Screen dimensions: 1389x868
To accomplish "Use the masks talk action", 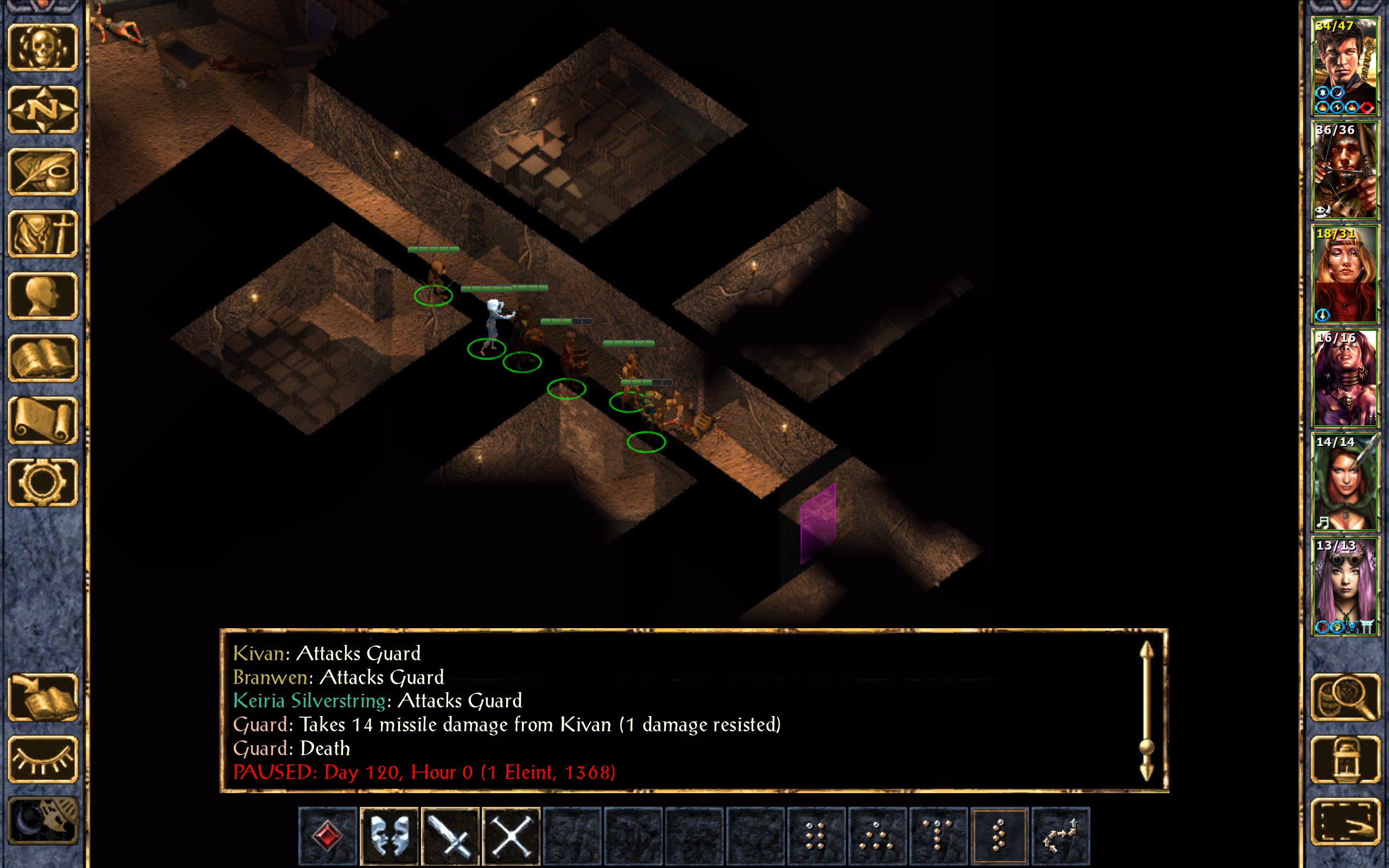I will (389, 835).
